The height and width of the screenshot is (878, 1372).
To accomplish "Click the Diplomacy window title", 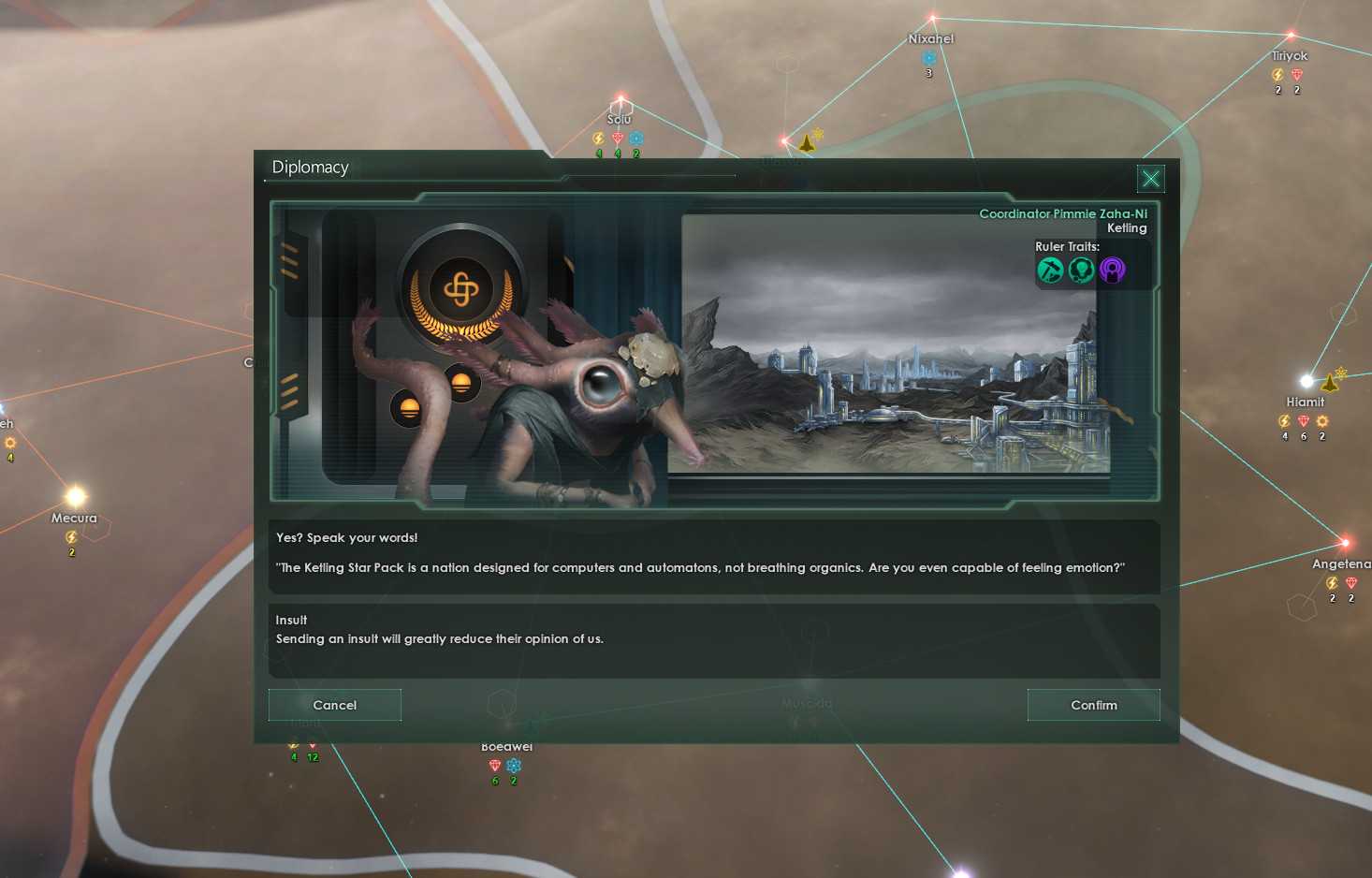I will [x=310, y=167].
